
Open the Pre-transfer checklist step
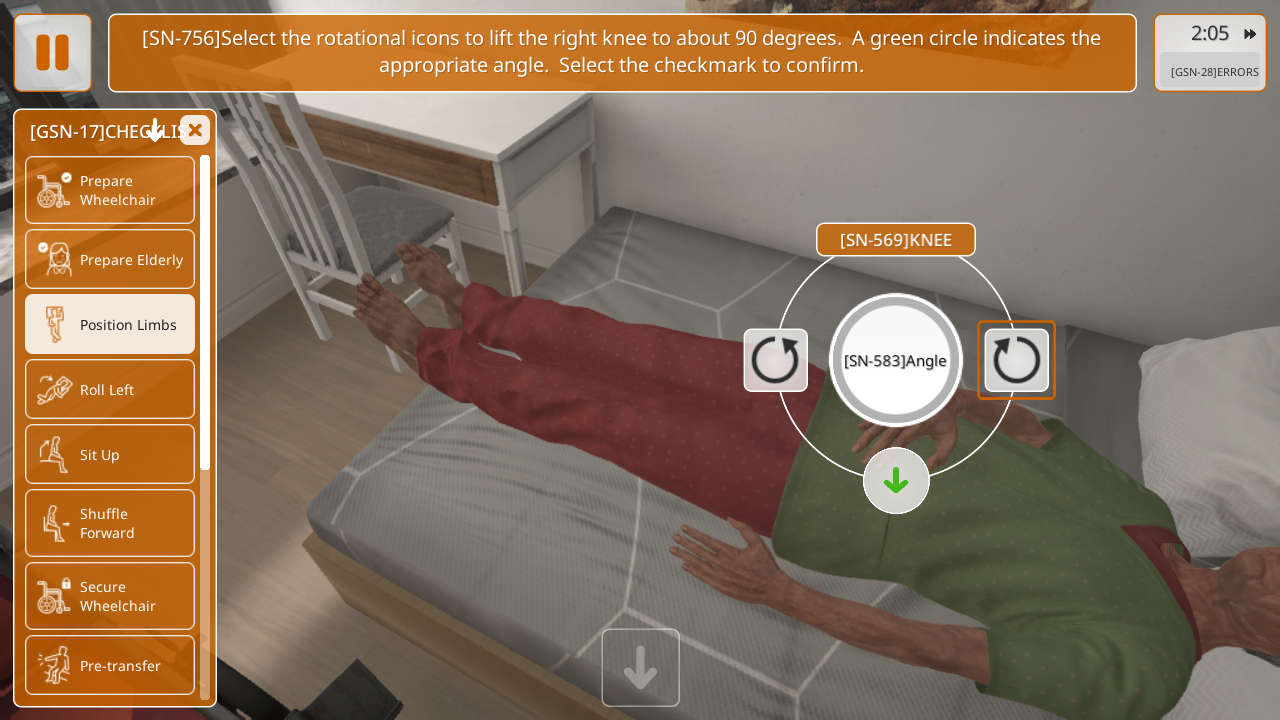click(110, 665)
